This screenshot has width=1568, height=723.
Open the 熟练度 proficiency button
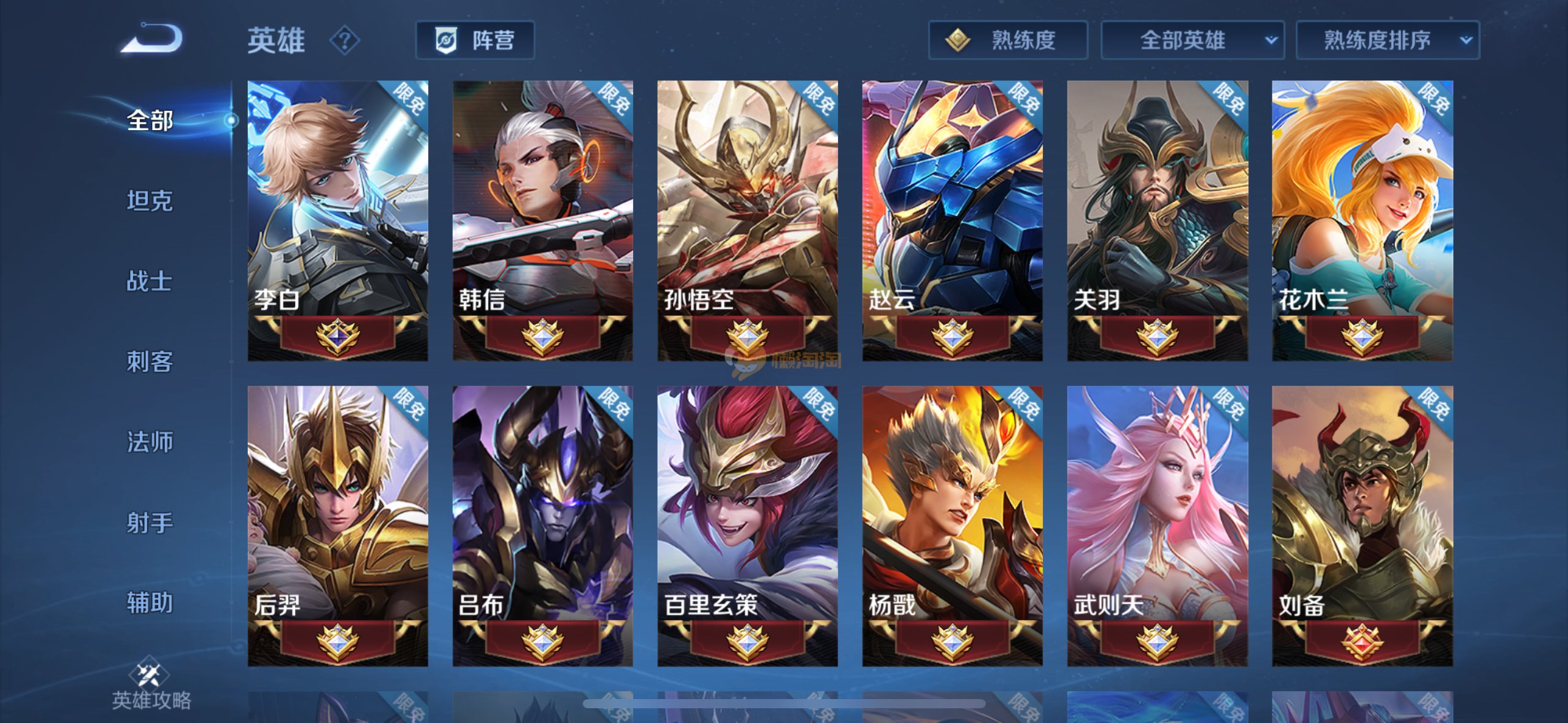click(x=1007, y=40)
